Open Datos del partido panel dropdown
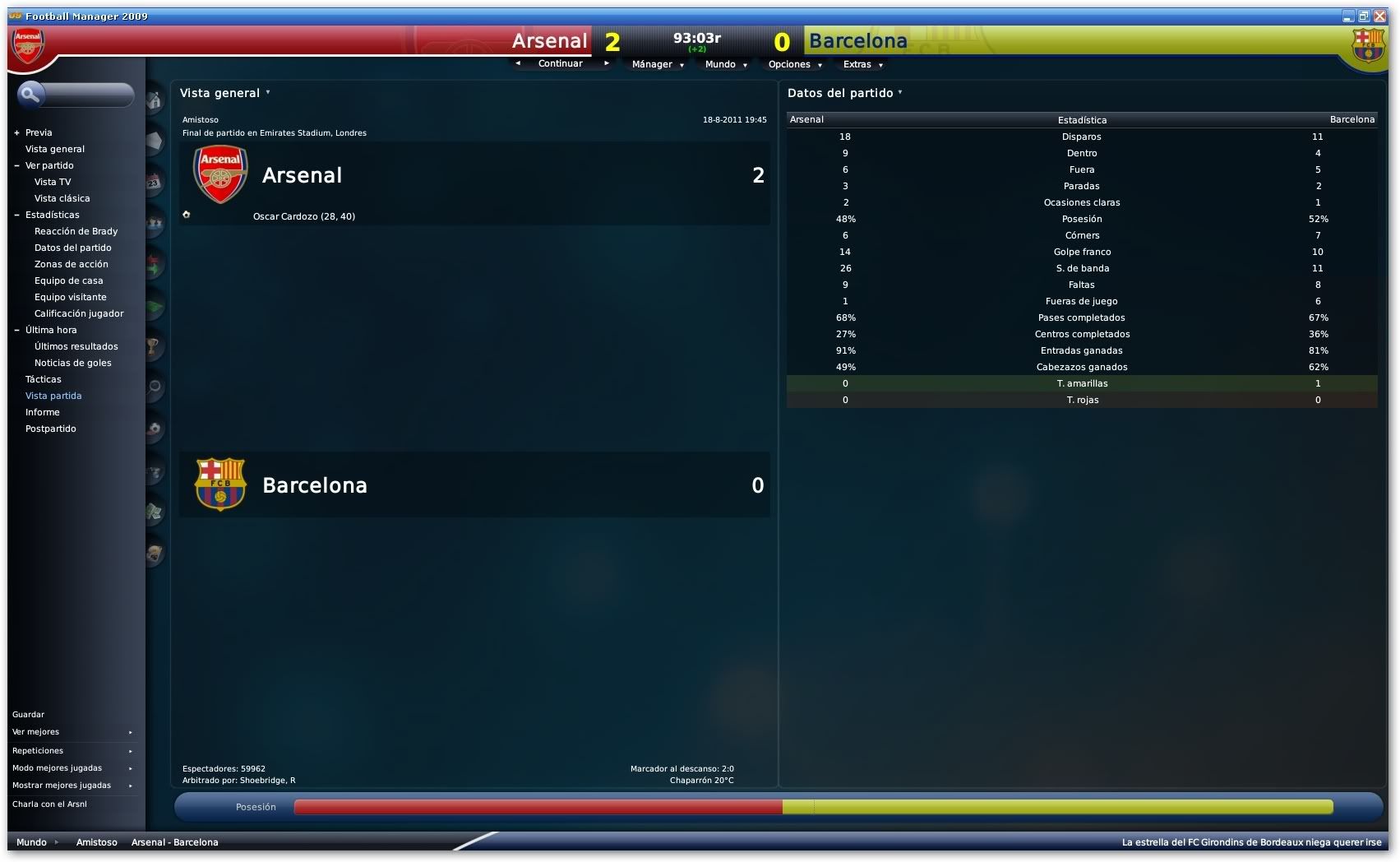 [844, 93]
